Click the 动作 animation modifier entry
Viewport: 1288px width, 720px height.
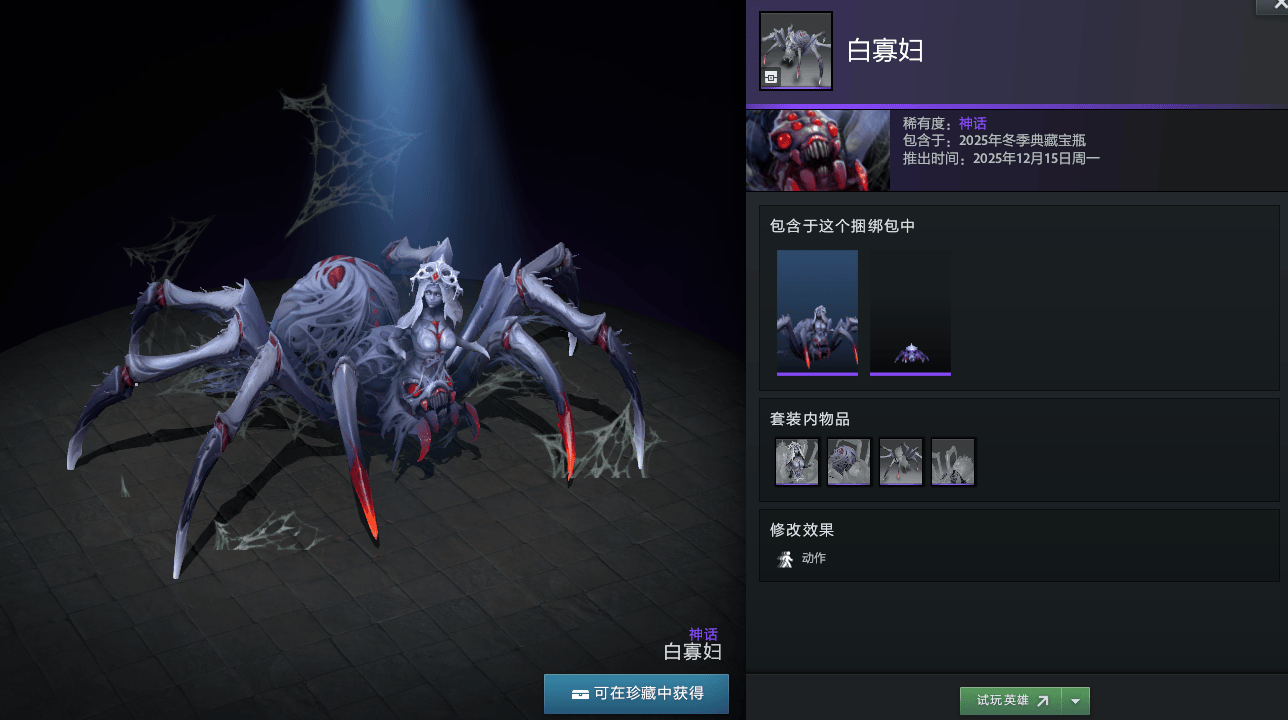pos(802,559)
